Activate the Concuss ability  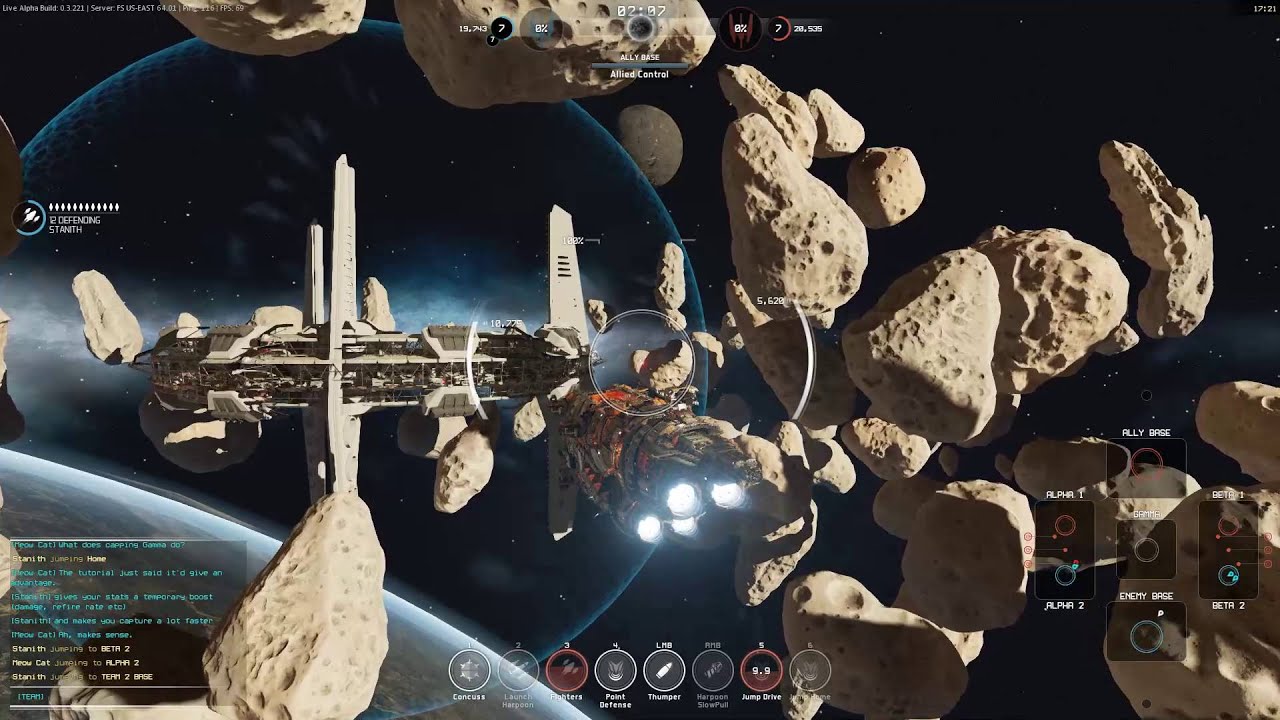coord(469,670)
